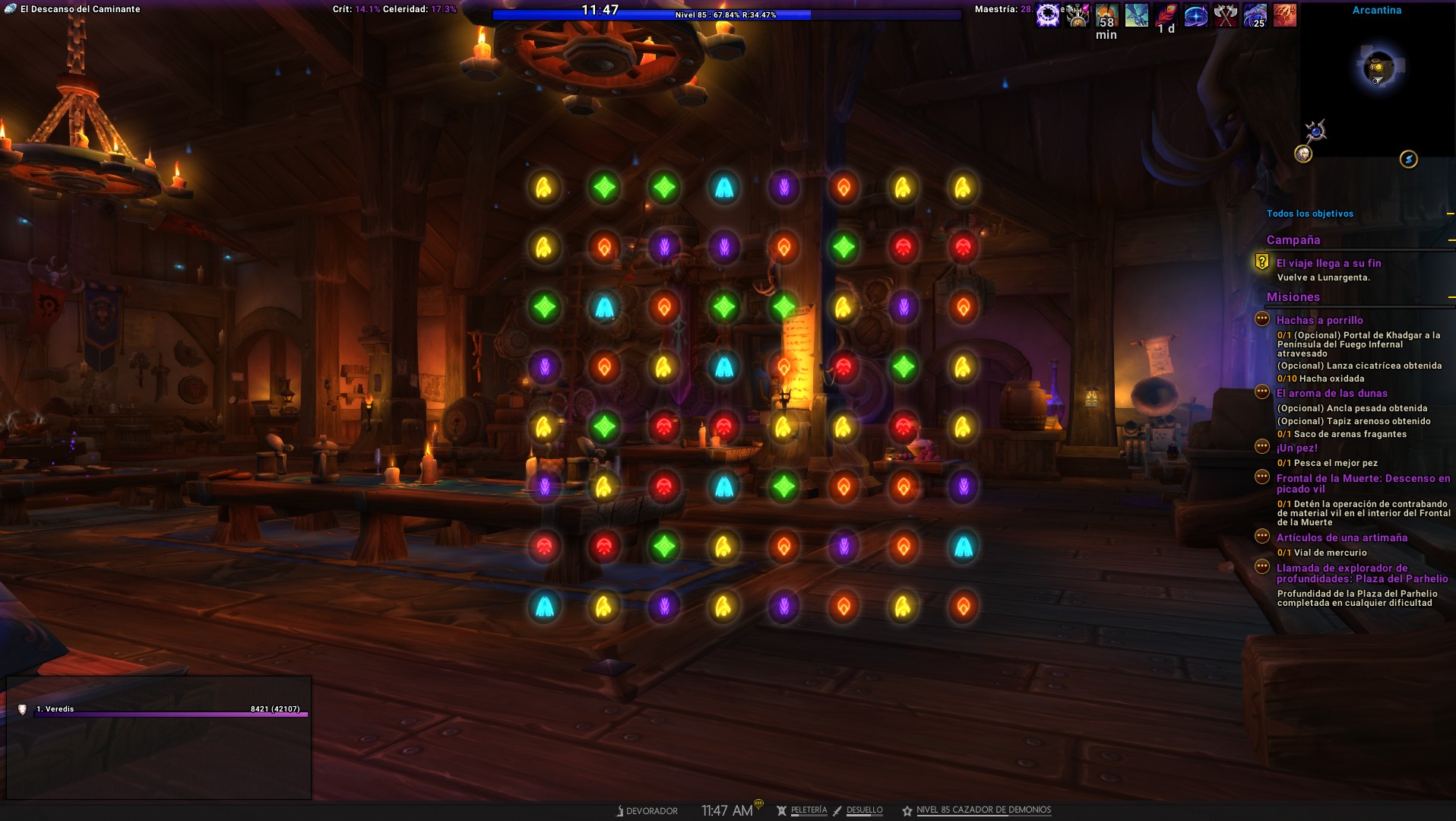Open the Peletería profession from the bottom bar

[x=808, y=810]
